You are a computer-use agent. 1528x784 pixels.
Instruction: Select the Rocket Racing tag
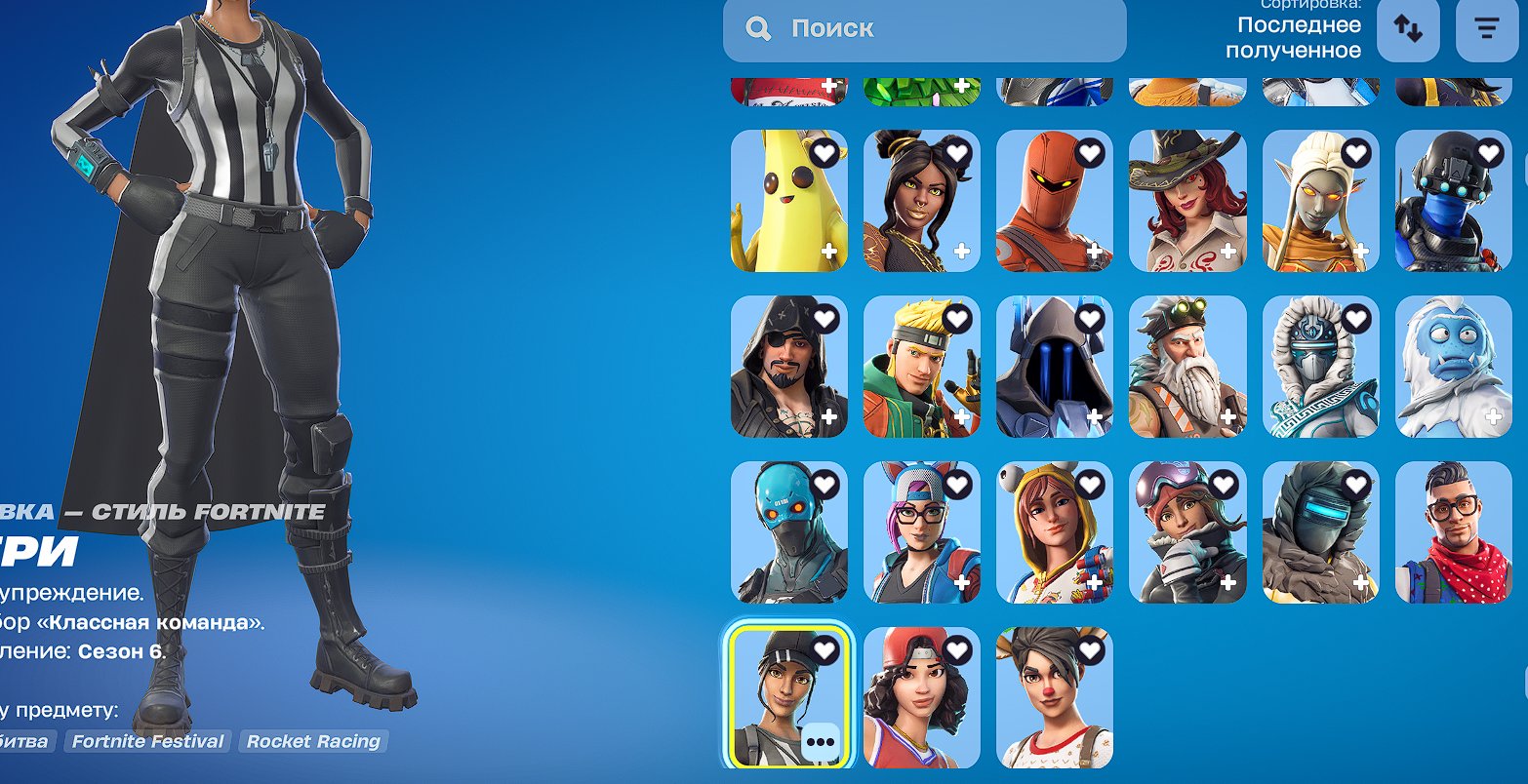(x=312, y=741)
